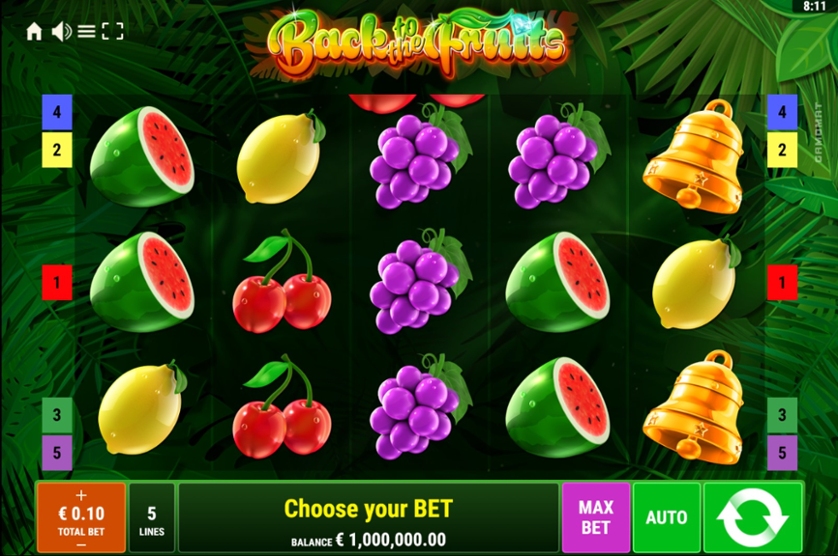
Task: Decrease total bet with the minus sign
Action: click(81, 545)
